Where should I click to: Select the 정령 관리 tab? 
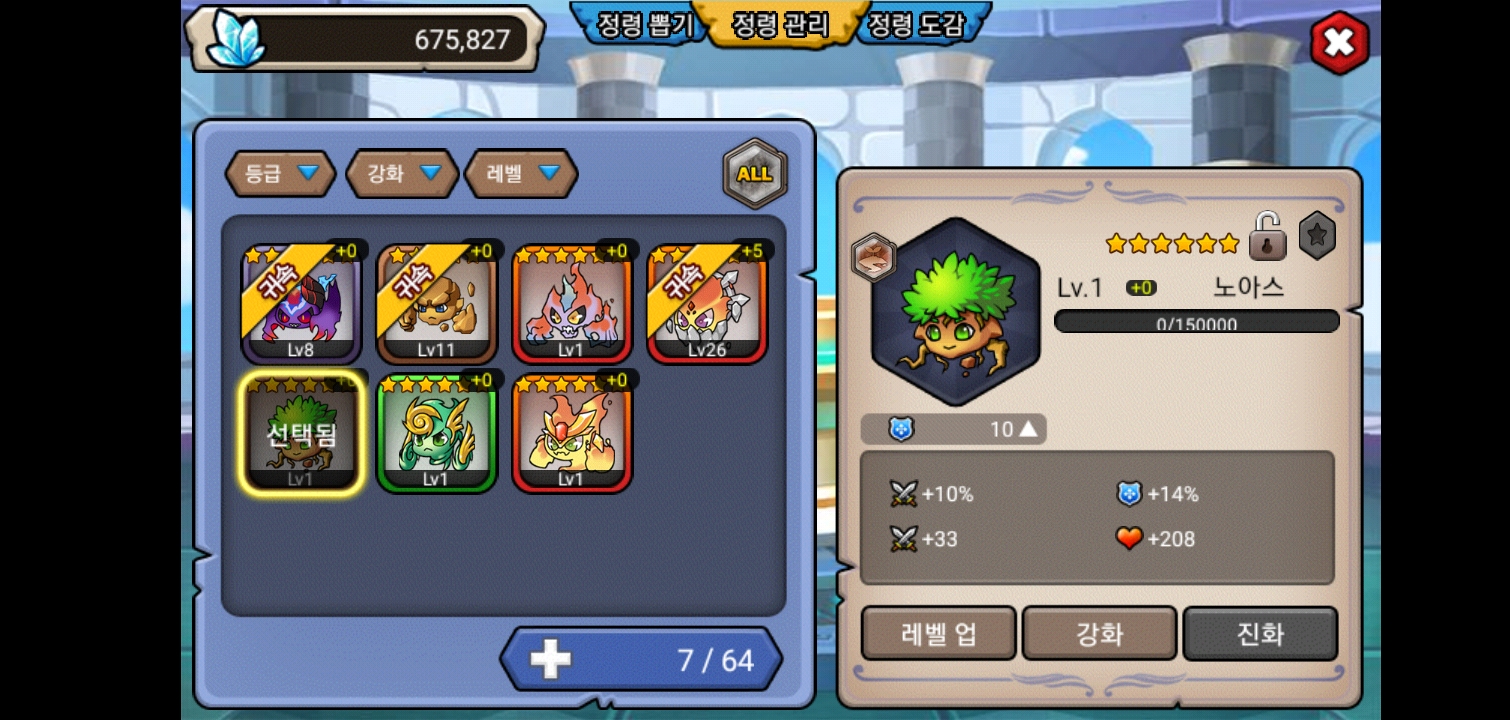pyautogui.click(x=780, y=25)
